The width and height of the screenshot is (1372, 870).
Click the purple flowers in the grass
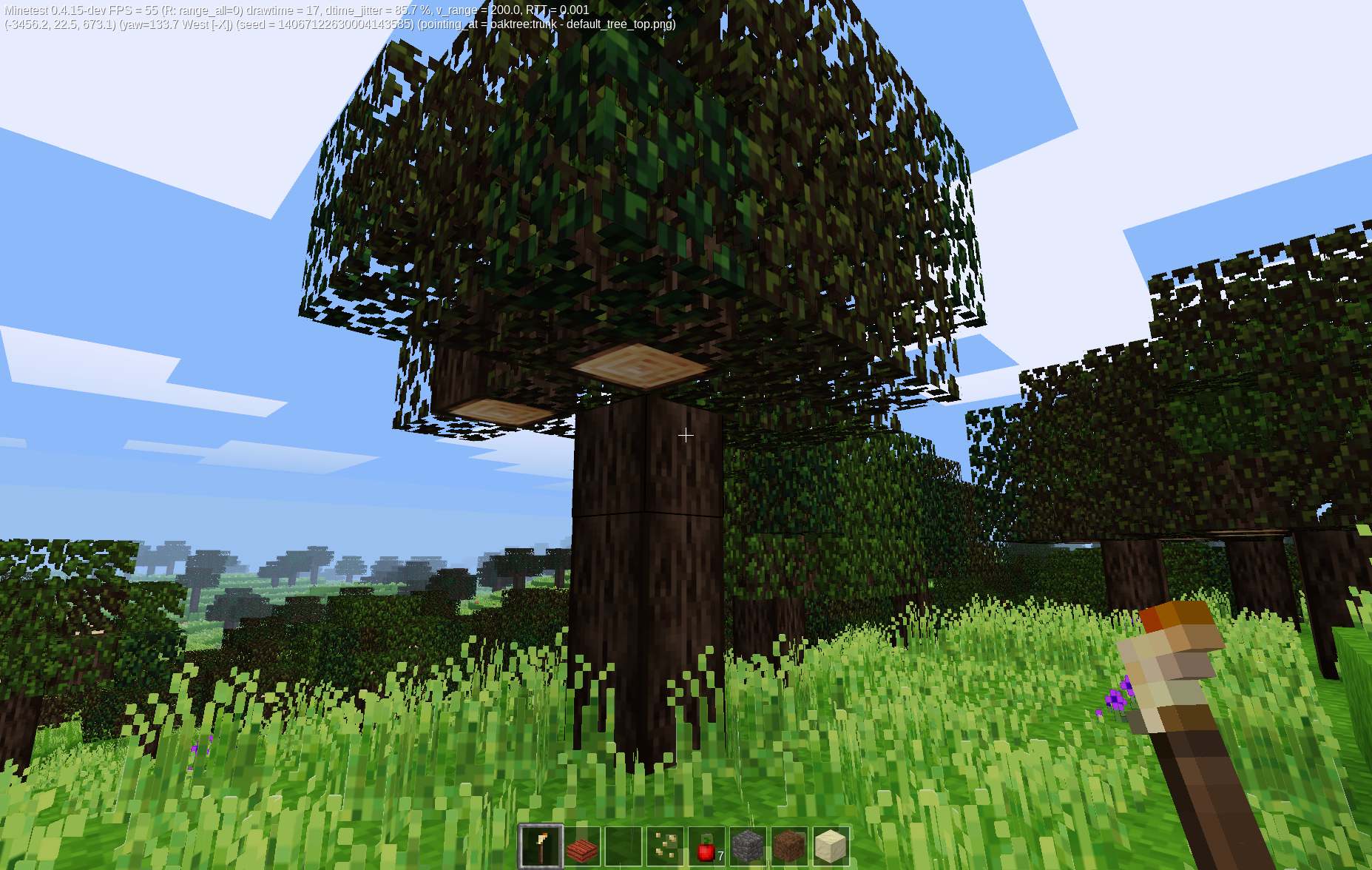click(x=1117, y=699)
